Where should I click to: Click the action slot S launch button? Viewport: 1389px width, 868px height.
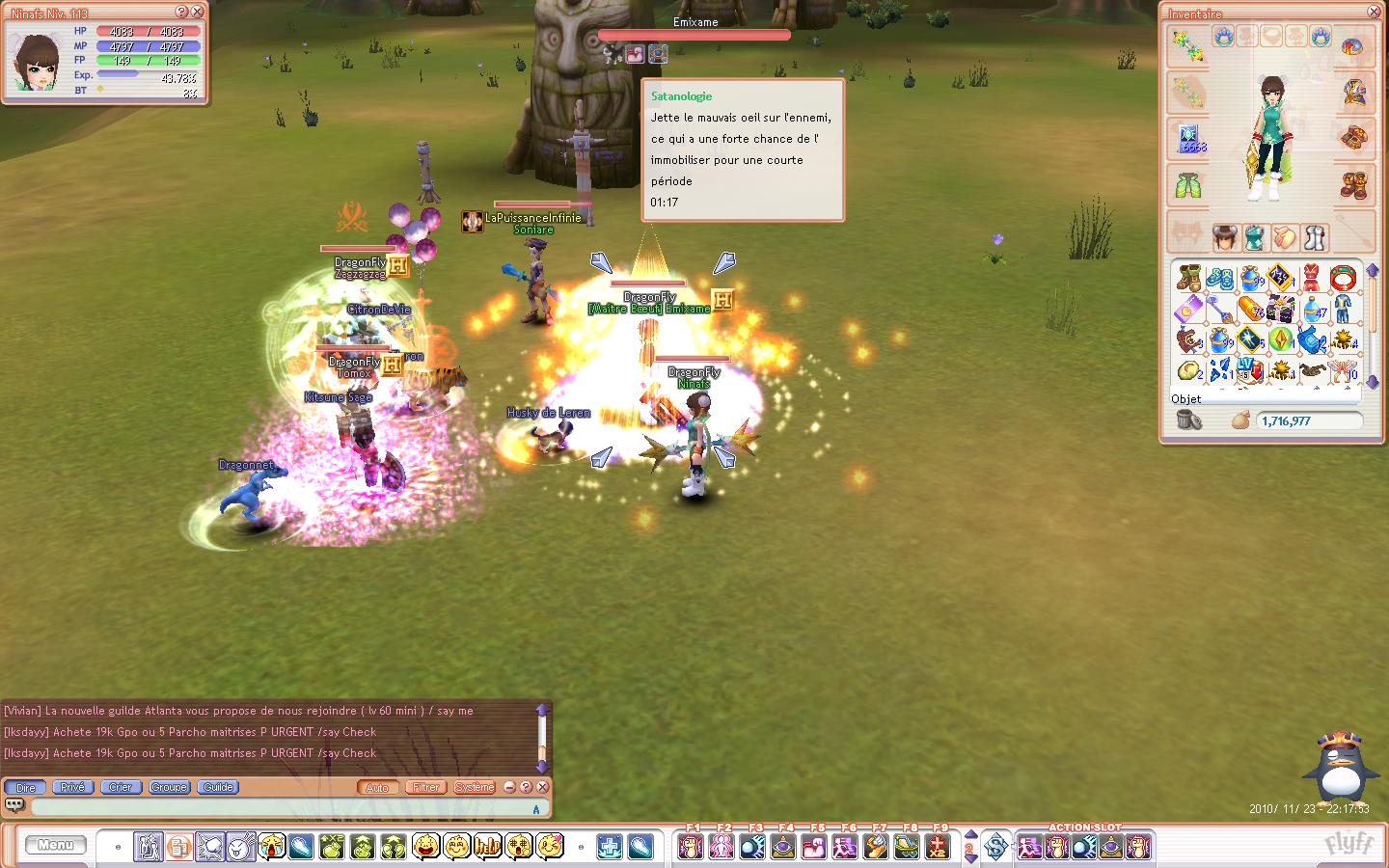click(995, 847)
